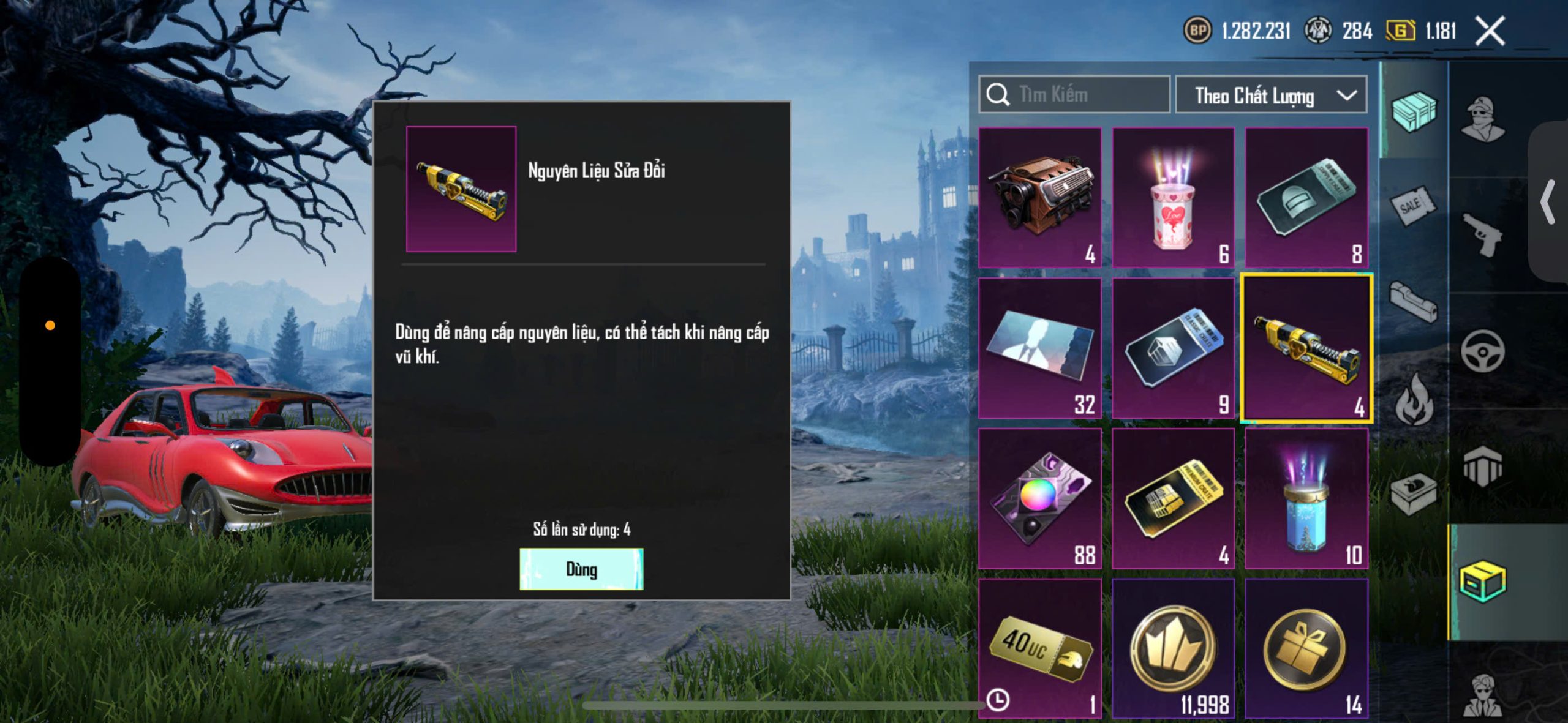Click the Dùng use button
Viewport: 1568px width, 723px height.
(581, 569)
